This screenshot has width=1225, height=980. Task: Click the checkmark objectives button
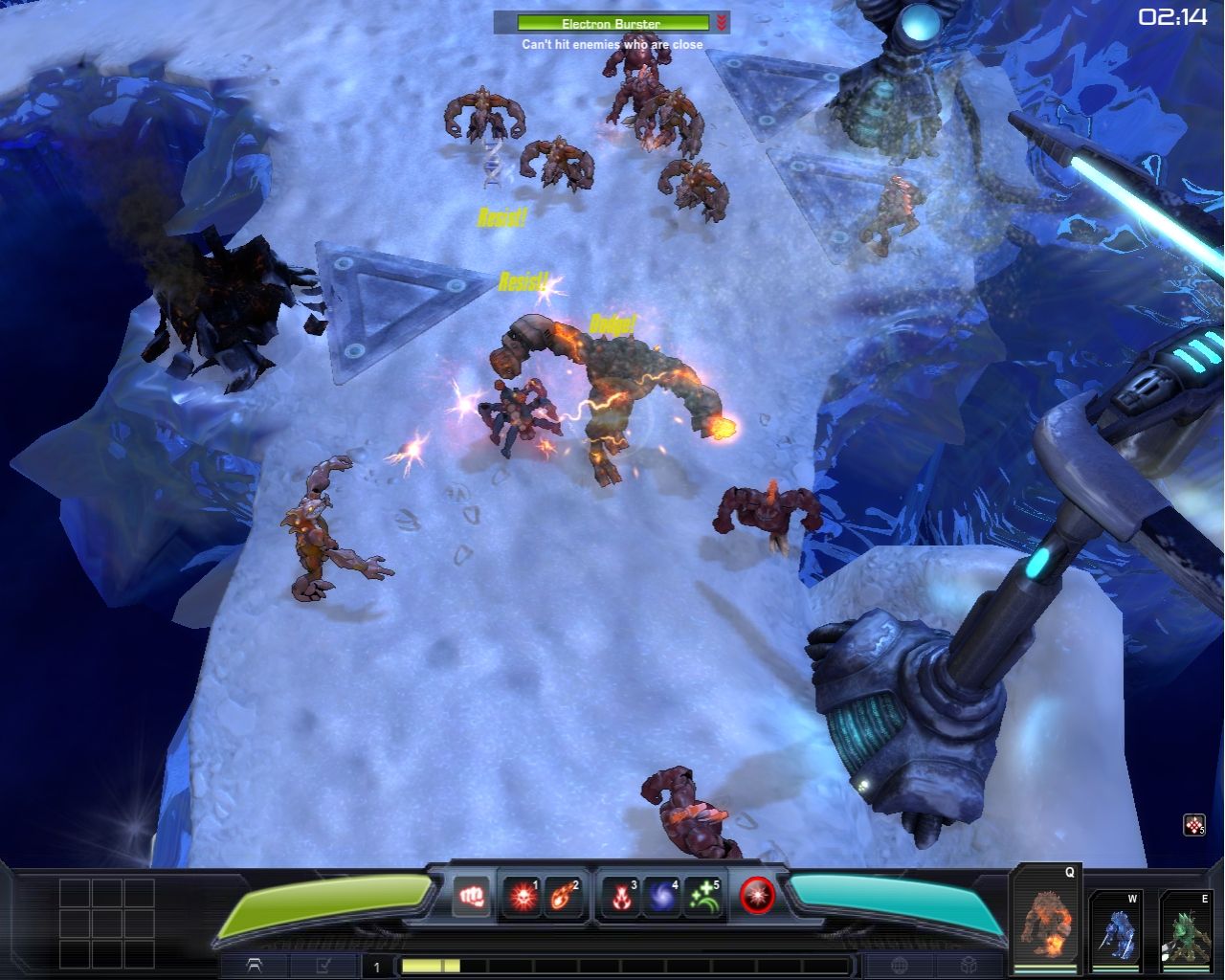pos(323,966)
